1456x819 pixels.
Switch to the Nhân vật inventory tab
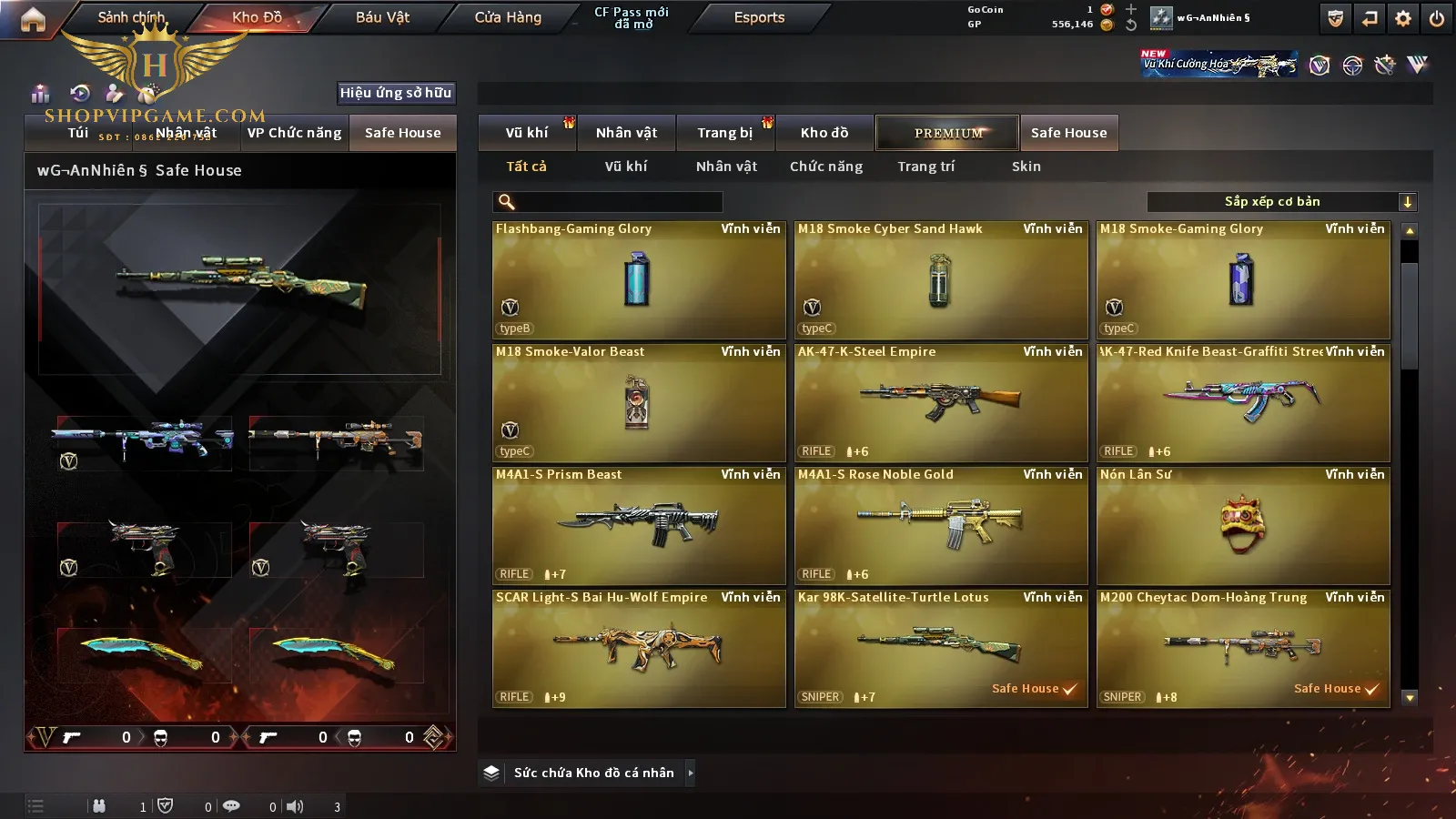pos(626,133)
